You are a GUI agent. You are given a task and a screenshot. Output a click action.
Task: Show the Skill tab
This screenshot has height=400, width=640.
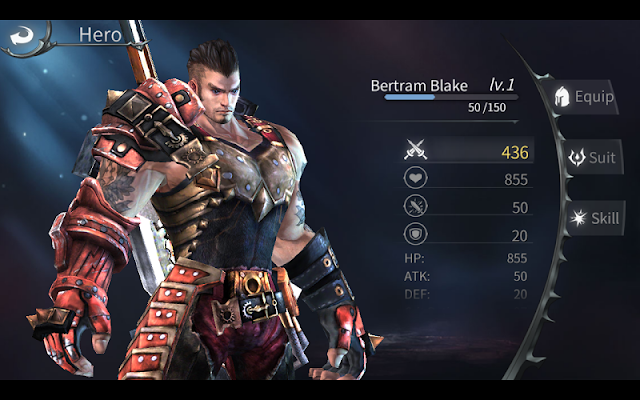(592, 219)
